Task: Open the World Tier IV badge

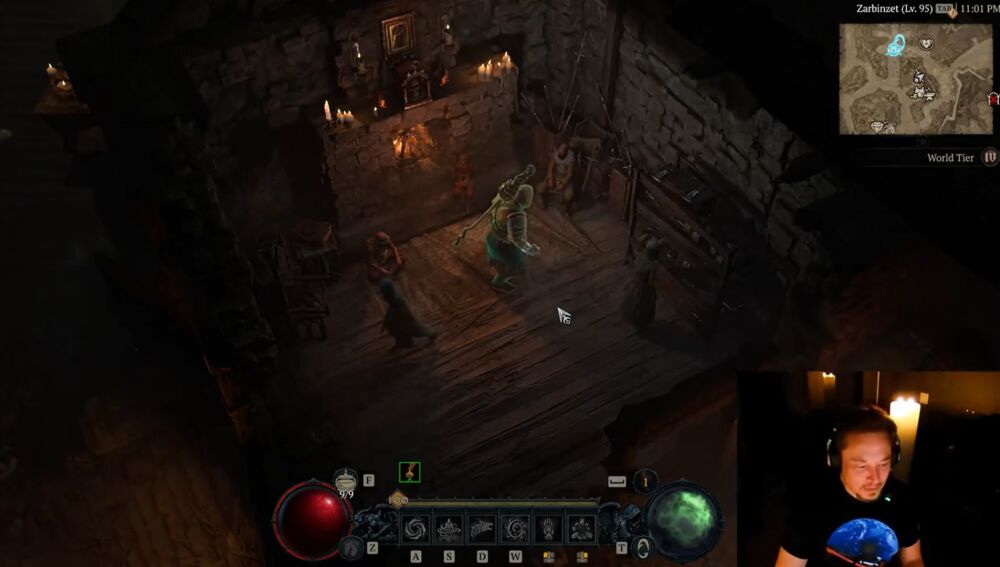Action: (990, 157)
